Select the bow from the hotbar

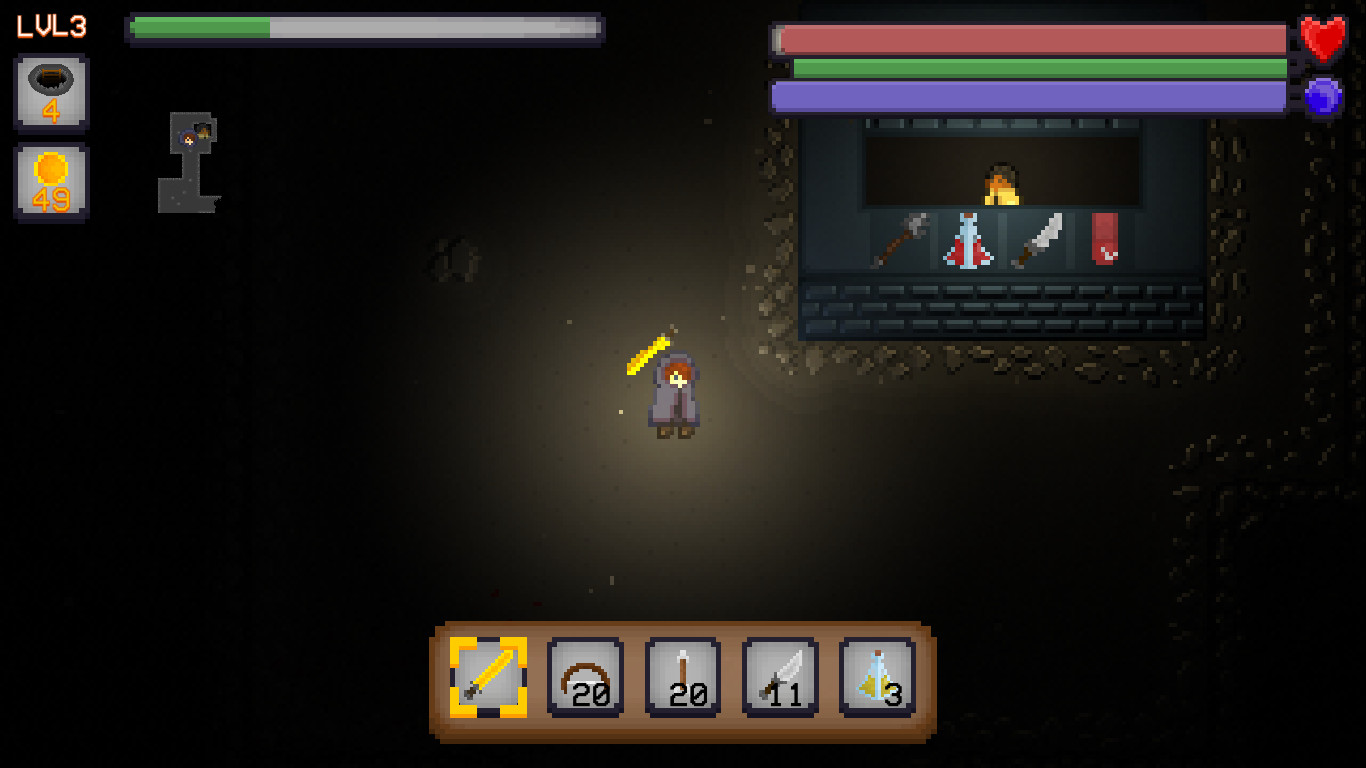(585, 679)
